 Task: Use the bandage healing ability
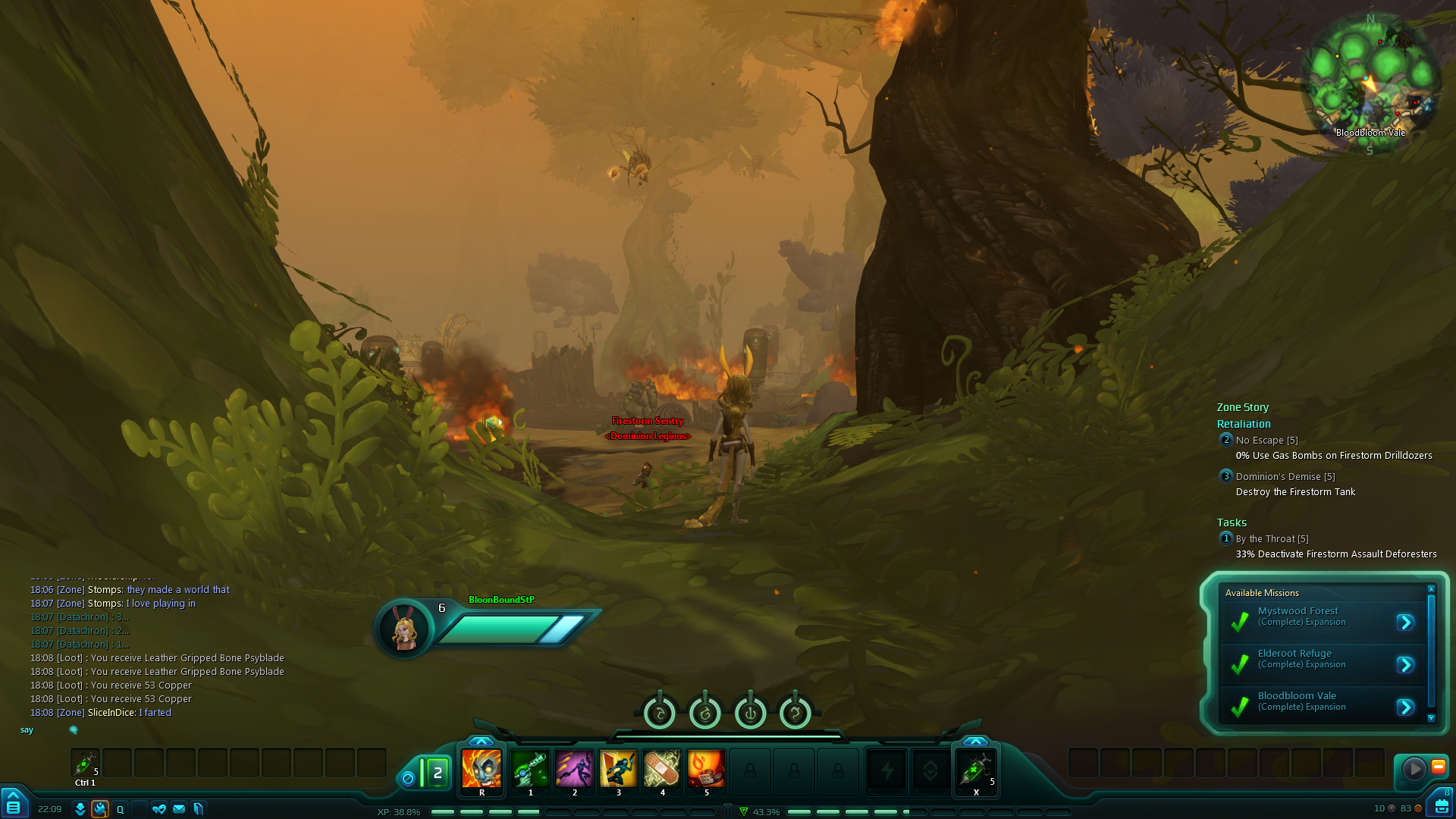662,769
